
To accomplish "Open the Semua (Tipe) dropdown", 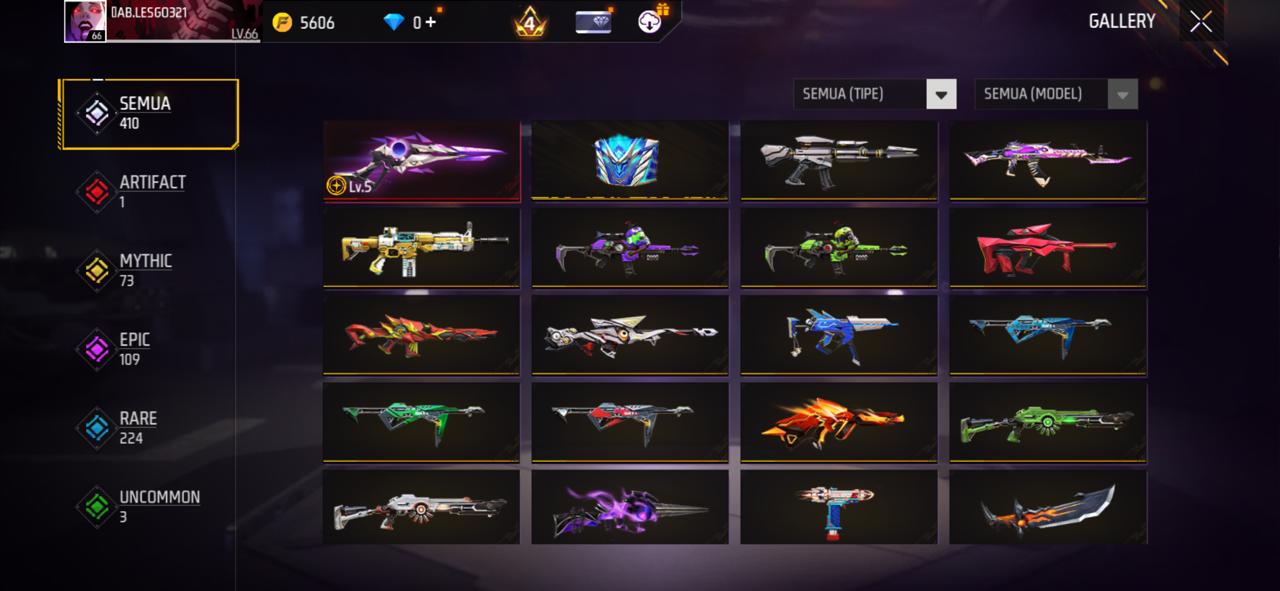I will point(874,94).
